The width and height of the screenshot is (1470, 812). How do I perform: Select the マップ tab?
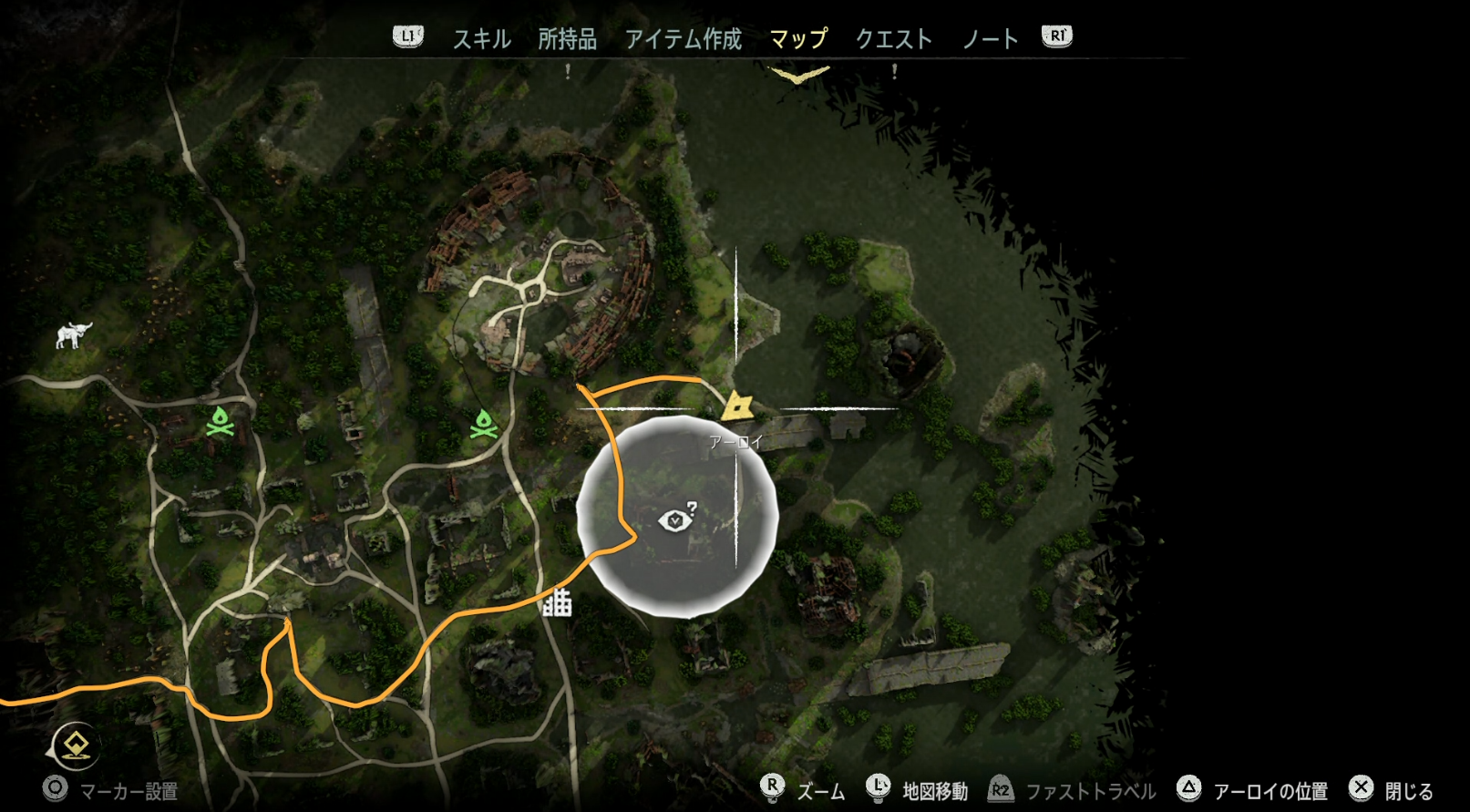(x=798, y=39)
